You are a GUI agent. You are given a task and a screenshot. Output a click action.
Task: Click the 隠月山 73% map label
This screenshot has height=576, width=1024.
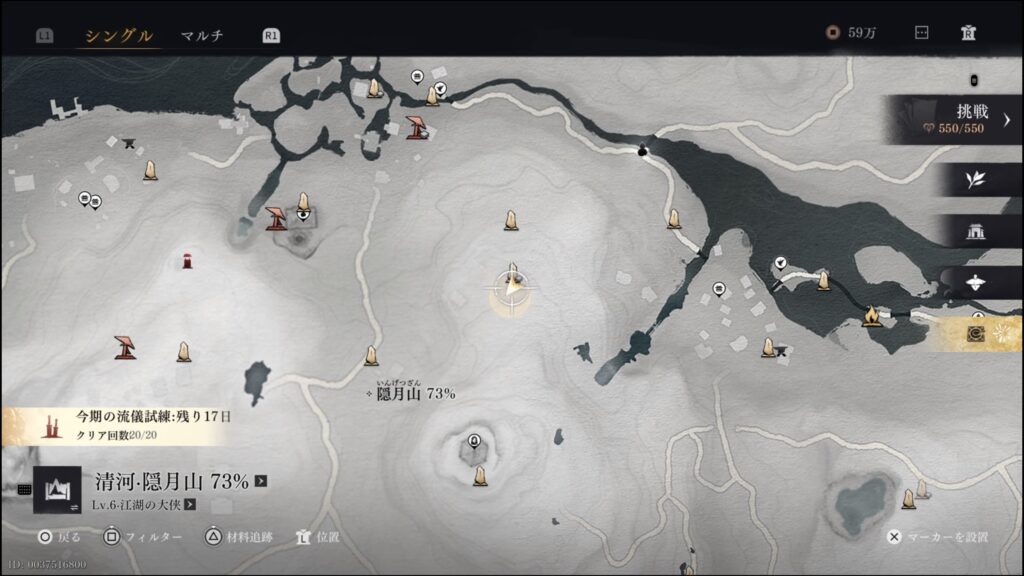pyautogui.click(x=415, y=394)
